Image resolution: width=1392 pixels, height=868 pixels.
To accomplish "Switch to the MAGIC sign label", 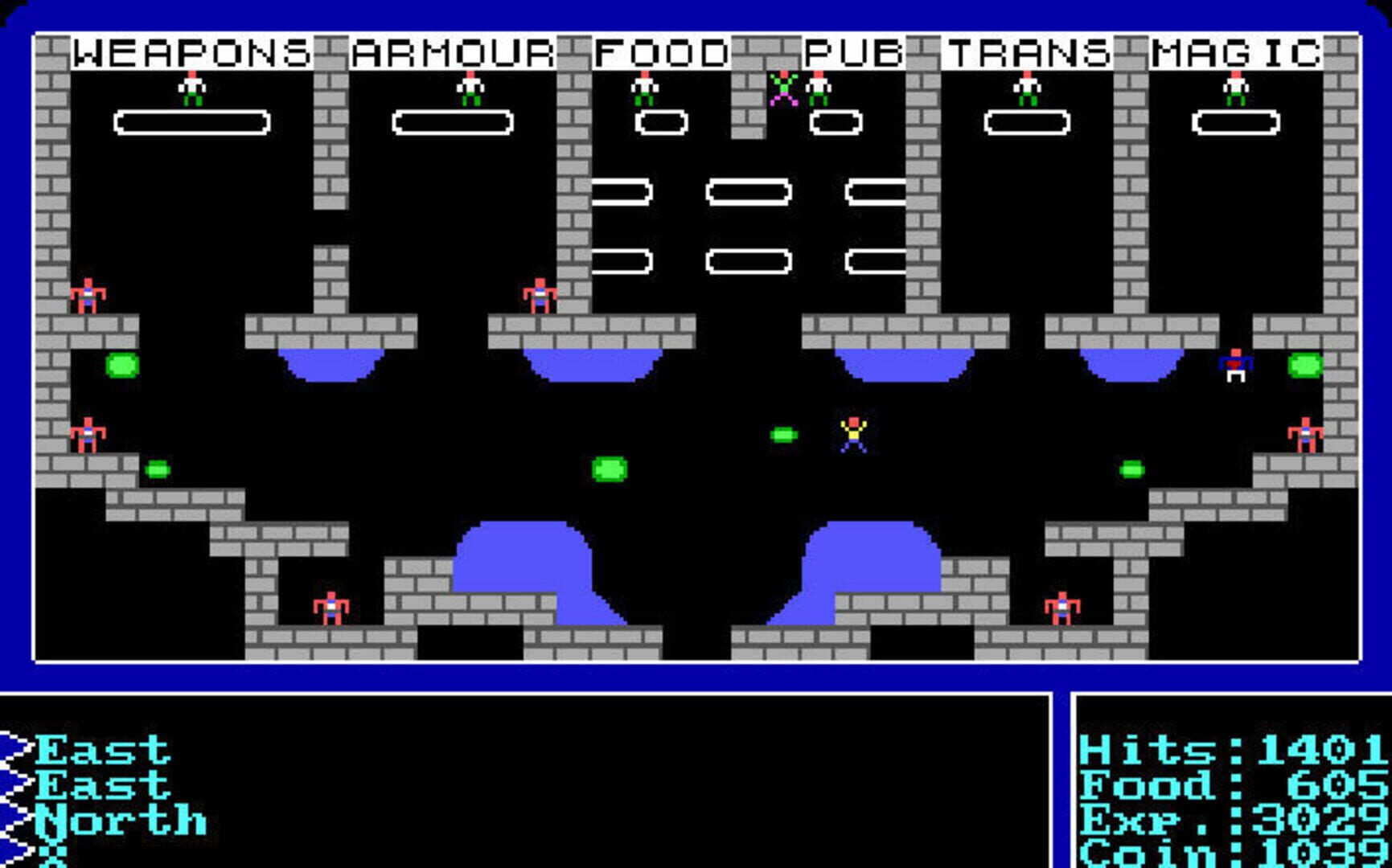I will (1238, 51).
